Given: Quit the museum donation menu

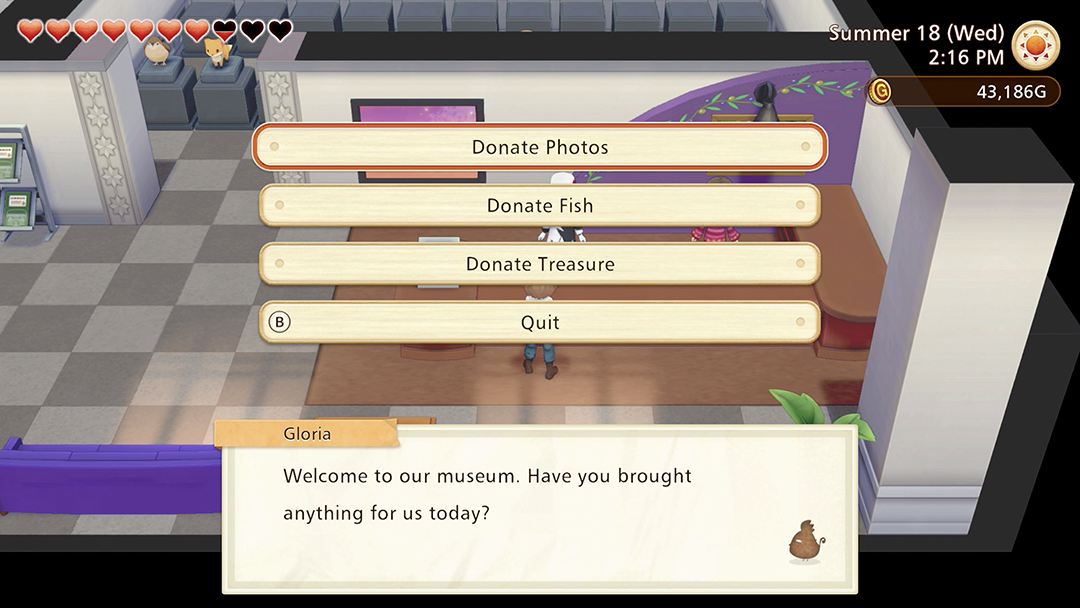Looking at the screenshot, I should point(540,322).
